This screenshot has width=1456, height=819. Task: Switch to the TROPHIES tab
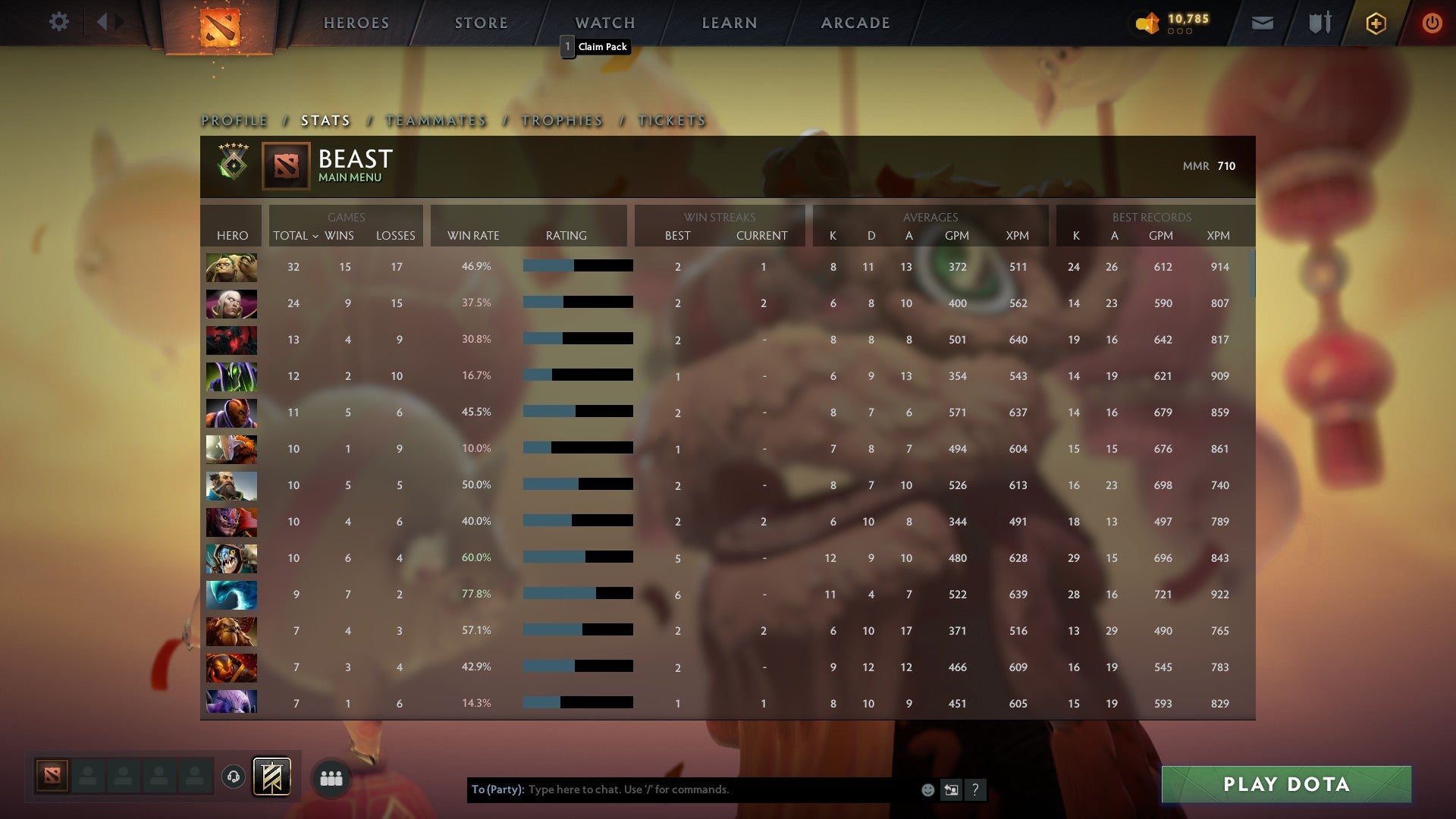(561, 120)
